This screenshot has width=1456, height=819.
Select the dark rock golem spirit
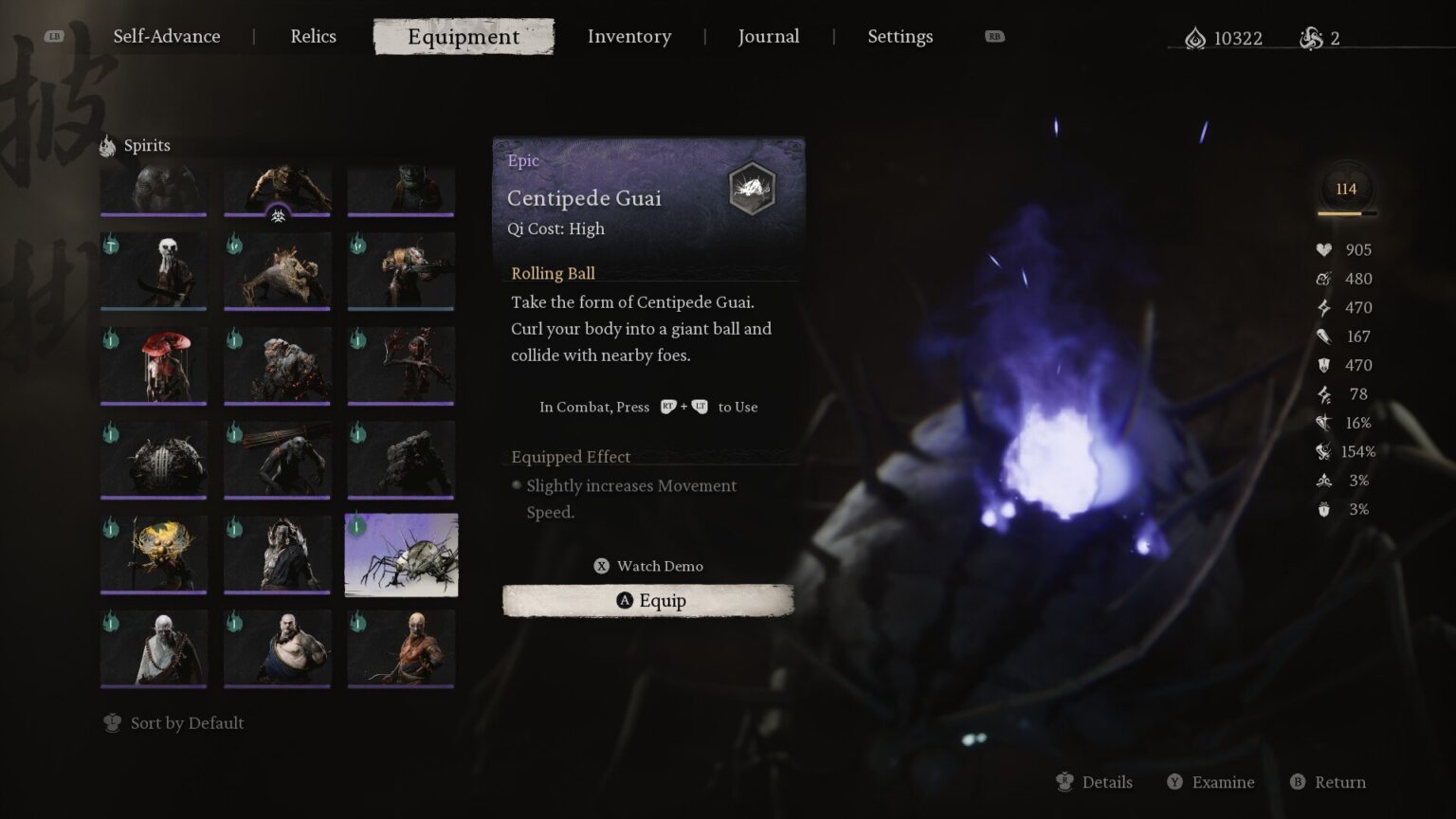[x=401, y=461]
